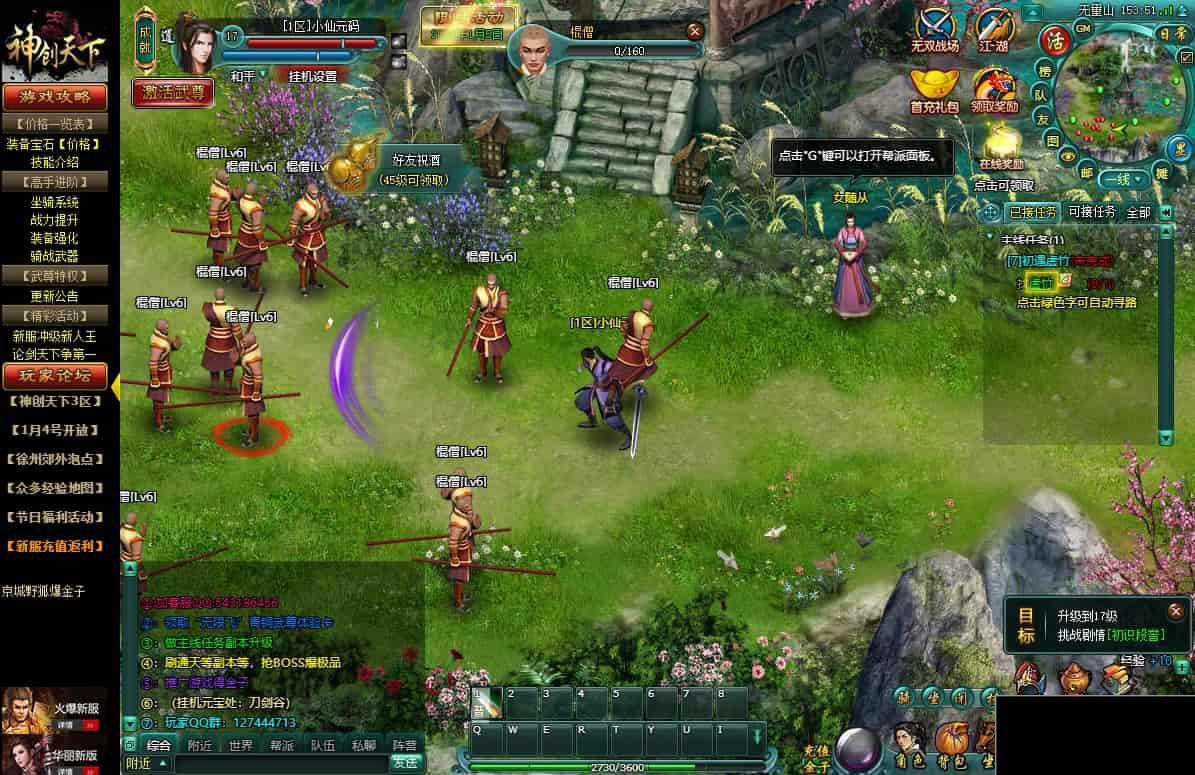Close the 棍僧 target frame
The height and width of the screenshot is (775, 1195).
pyautogui.click(x=695, y=31)
